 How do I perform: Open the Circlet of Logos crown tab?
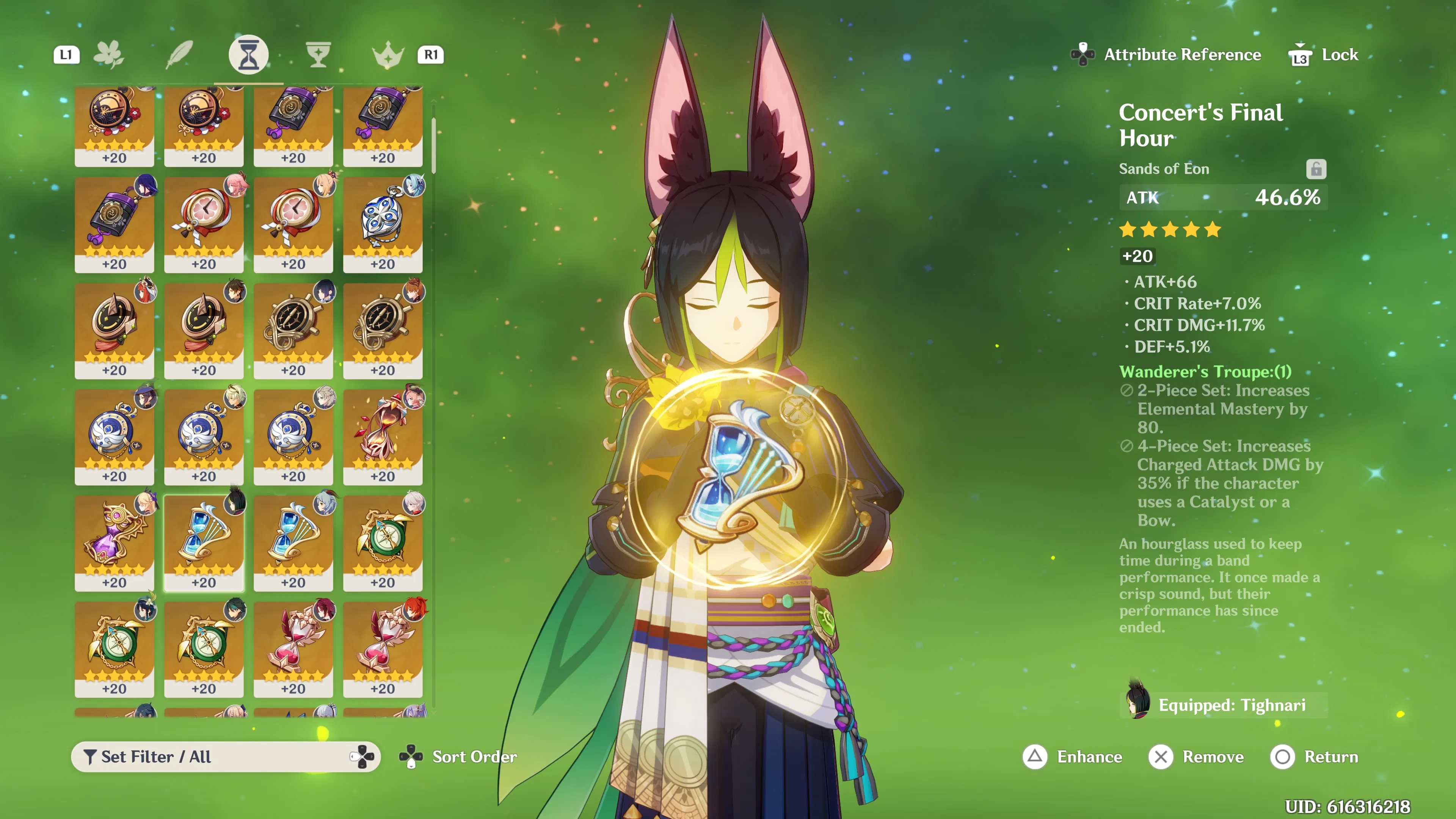tap(388, 55)
